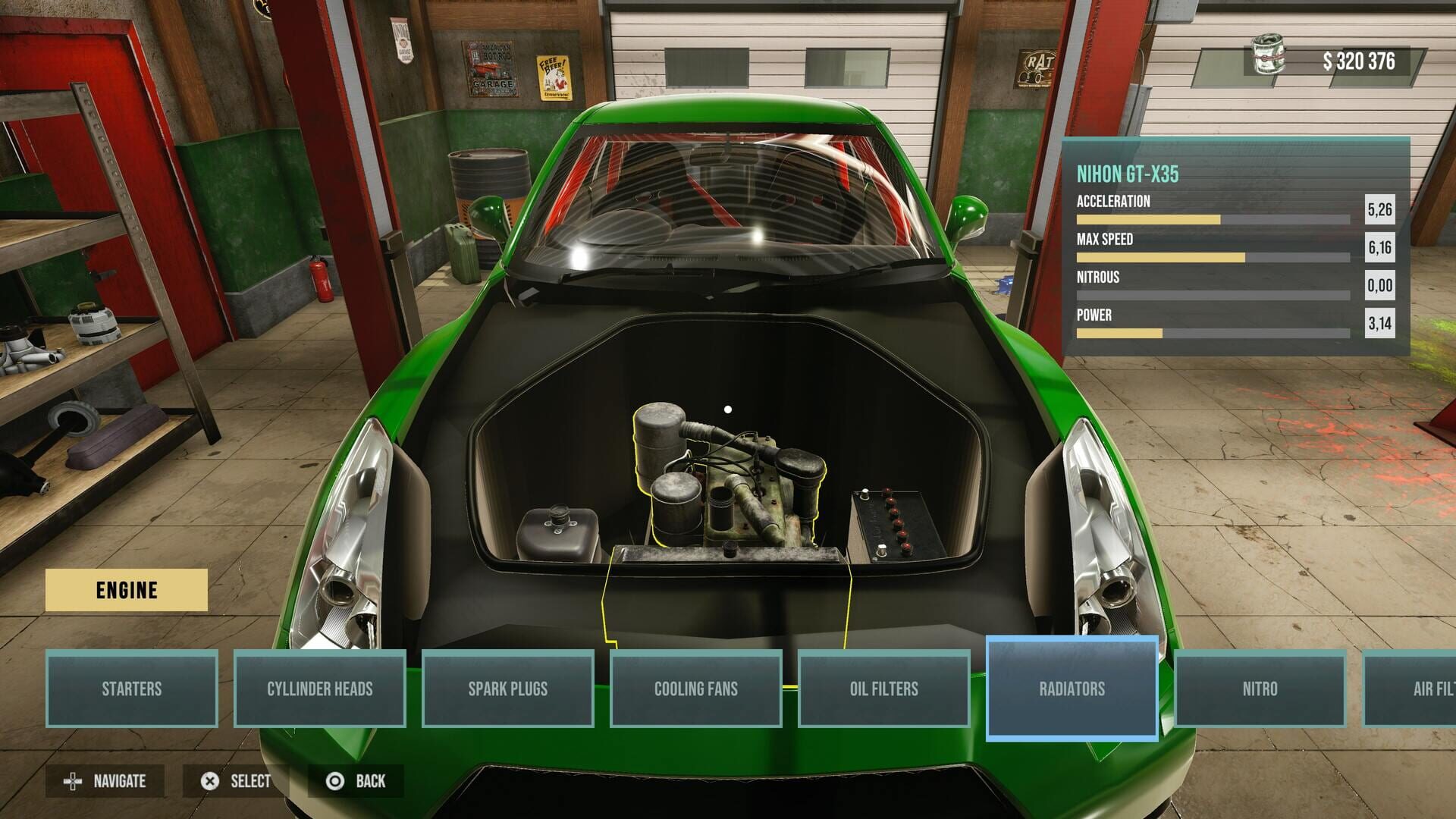Viewport: 1456px width, 819px height.
Task: Browse the Spark Plugs category
Action: (x=508, y=689)
